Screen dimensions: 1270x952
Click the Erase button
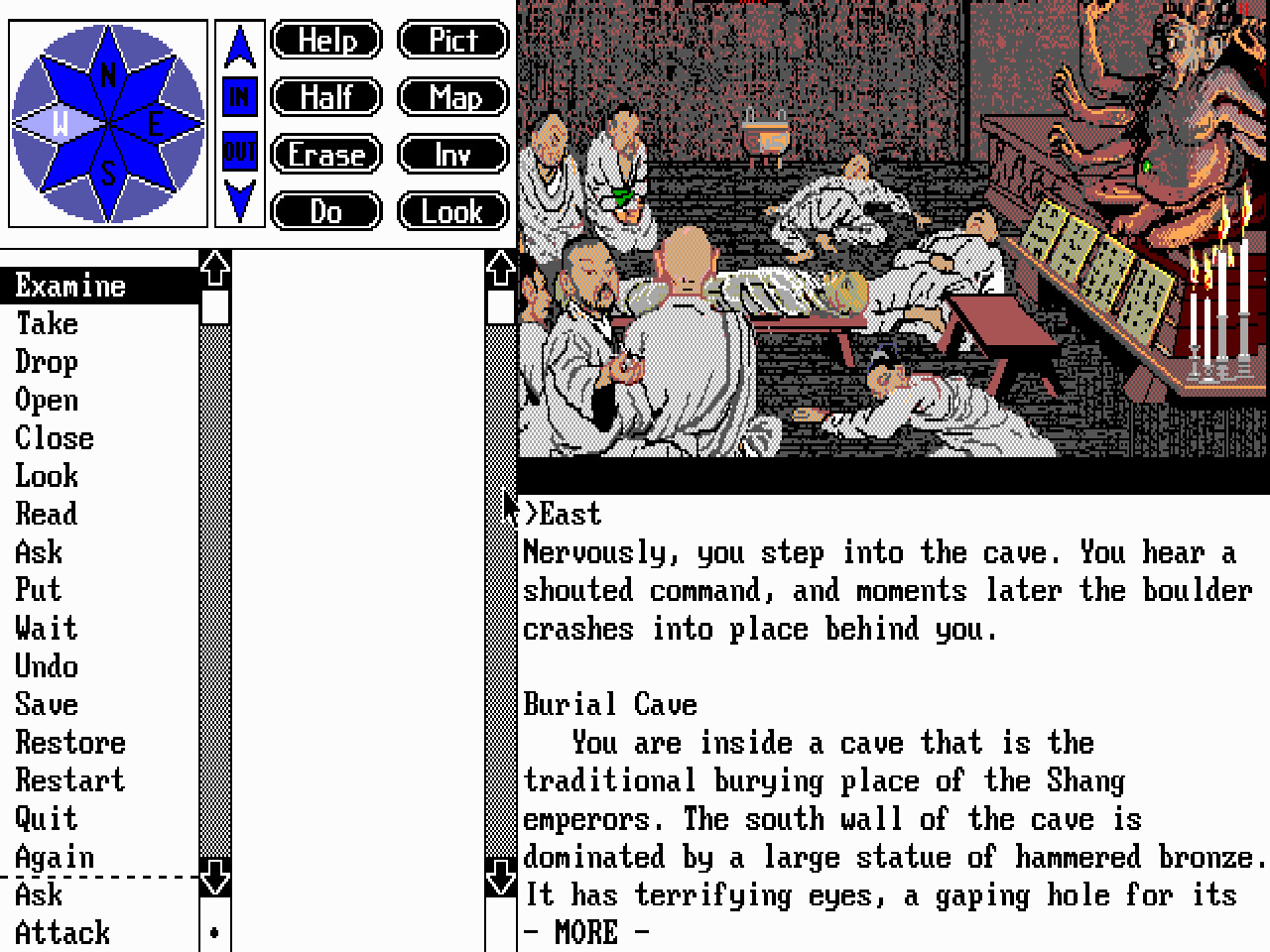(x=325, y=155)
